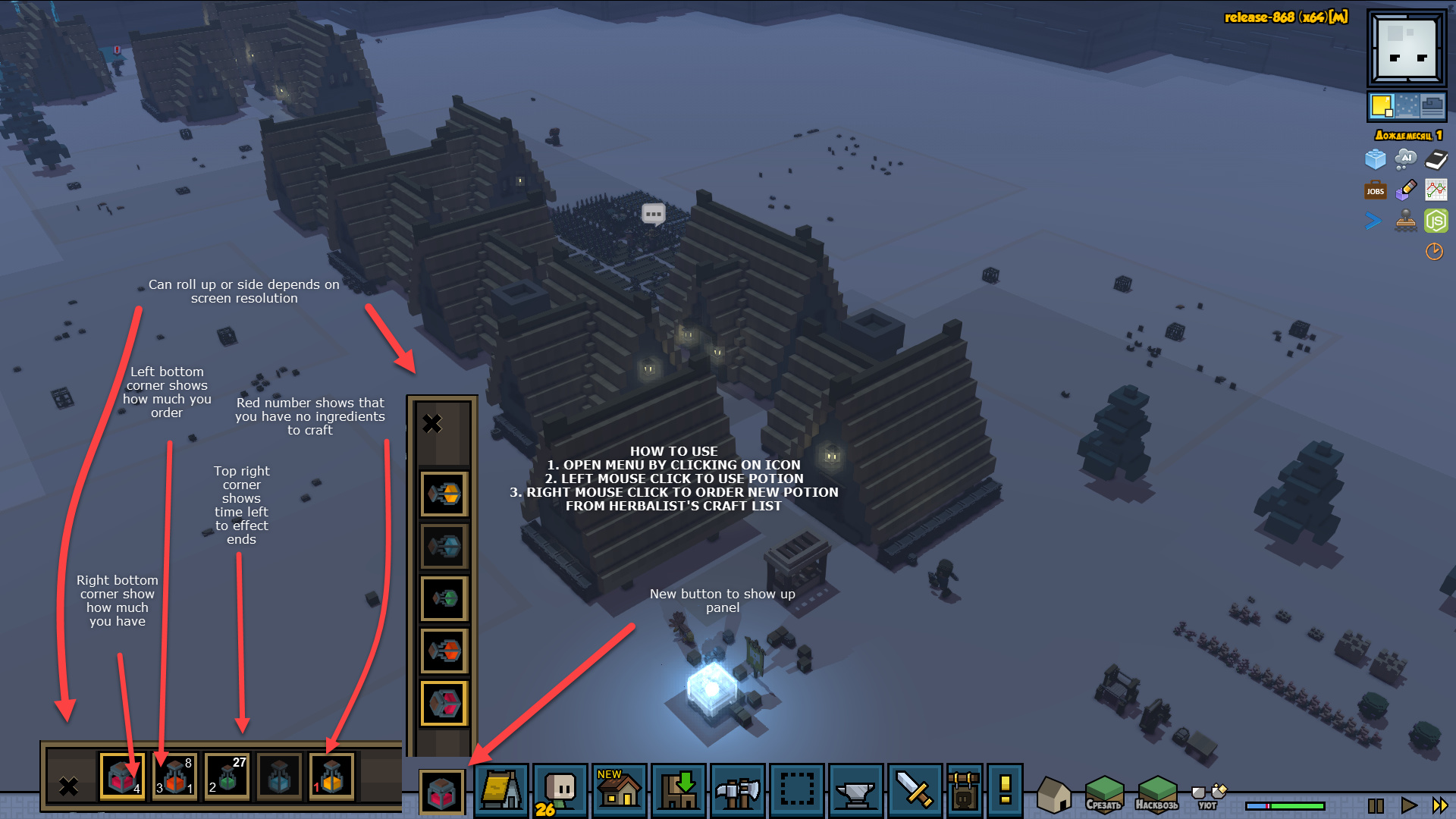The image size is (1456, 819).
Task: Select the green potion slot showing 27
Action: [x=227, y=777]
